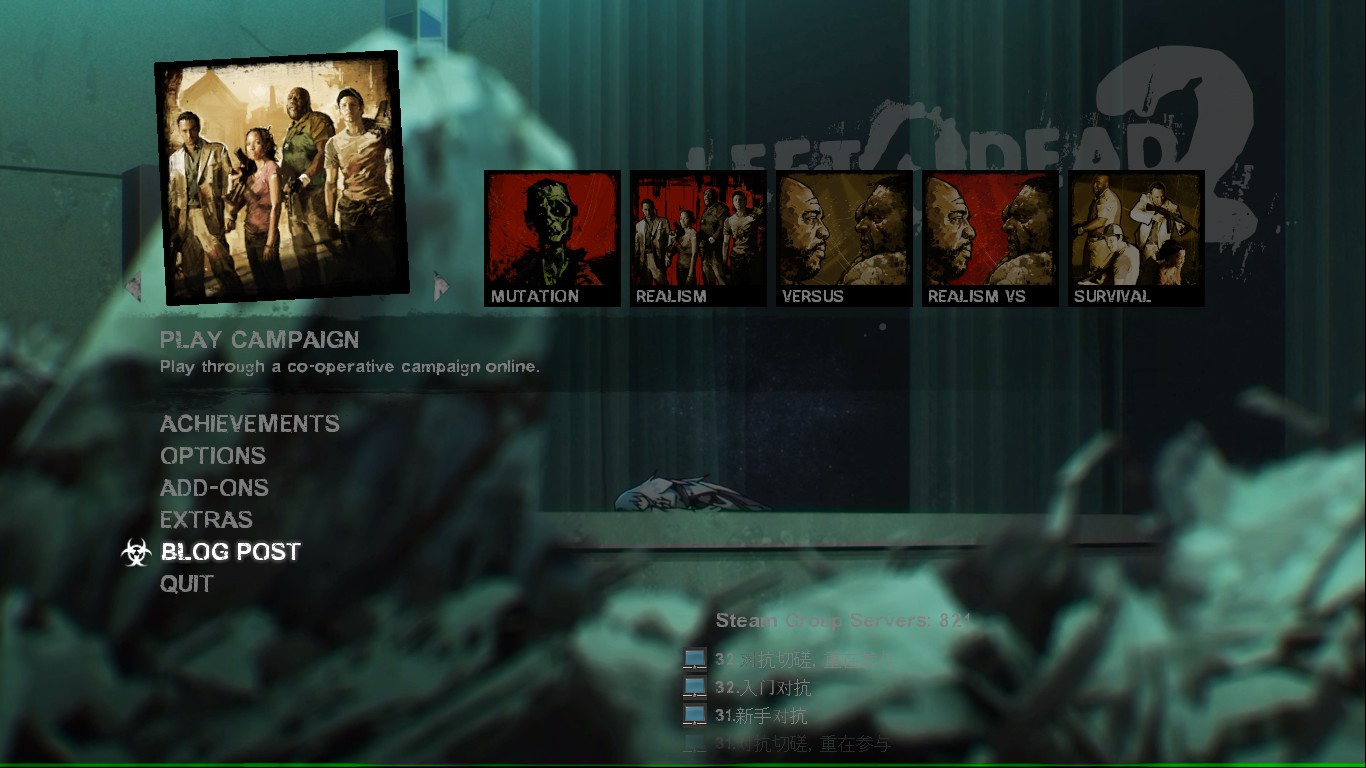Image resolution: width=1366 pixels, height=768 pixels.
Task: Open the Achievements screen
Action: [x=249, y=424]
